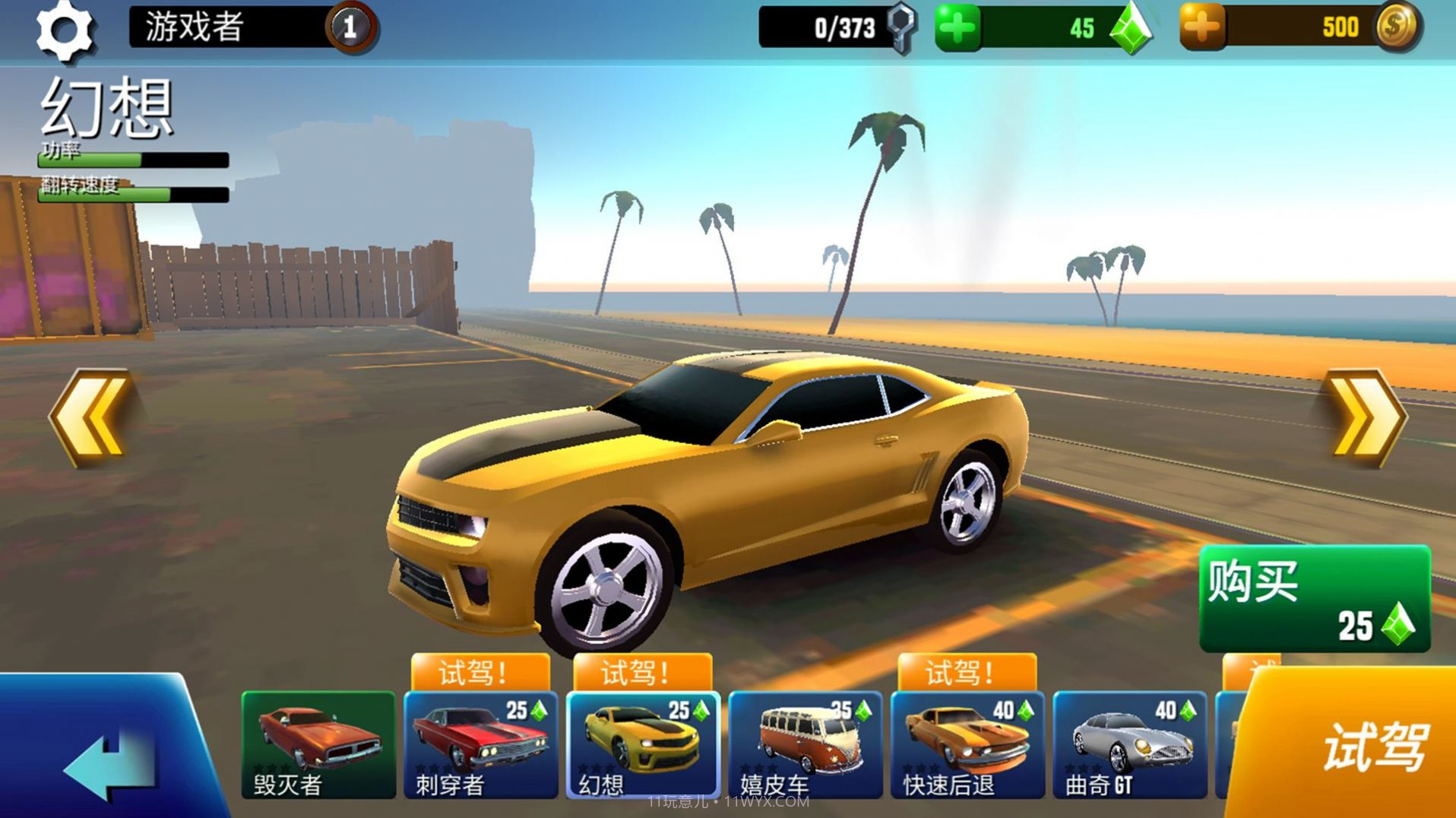The height and width of the screenshot is (818, 1456).
Task: Pick the 嬉皮车 van thumbnail
Action: pyautogui.click(x=805, y=745)
